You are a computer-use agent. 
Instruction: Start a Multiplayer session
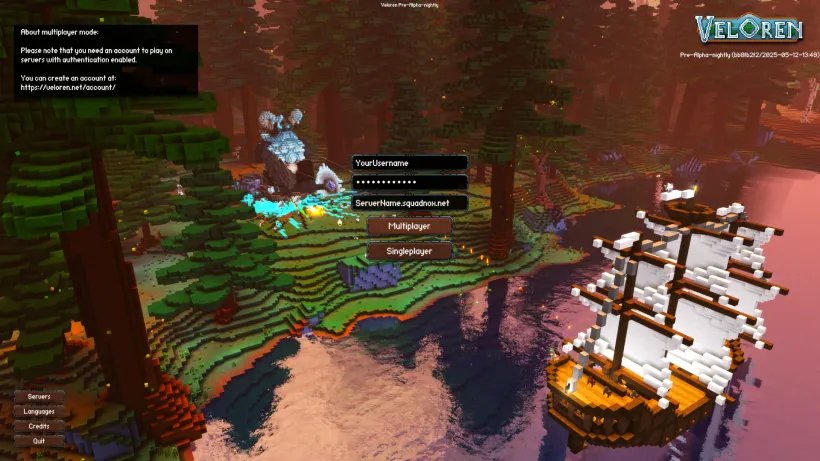[409, 227]
